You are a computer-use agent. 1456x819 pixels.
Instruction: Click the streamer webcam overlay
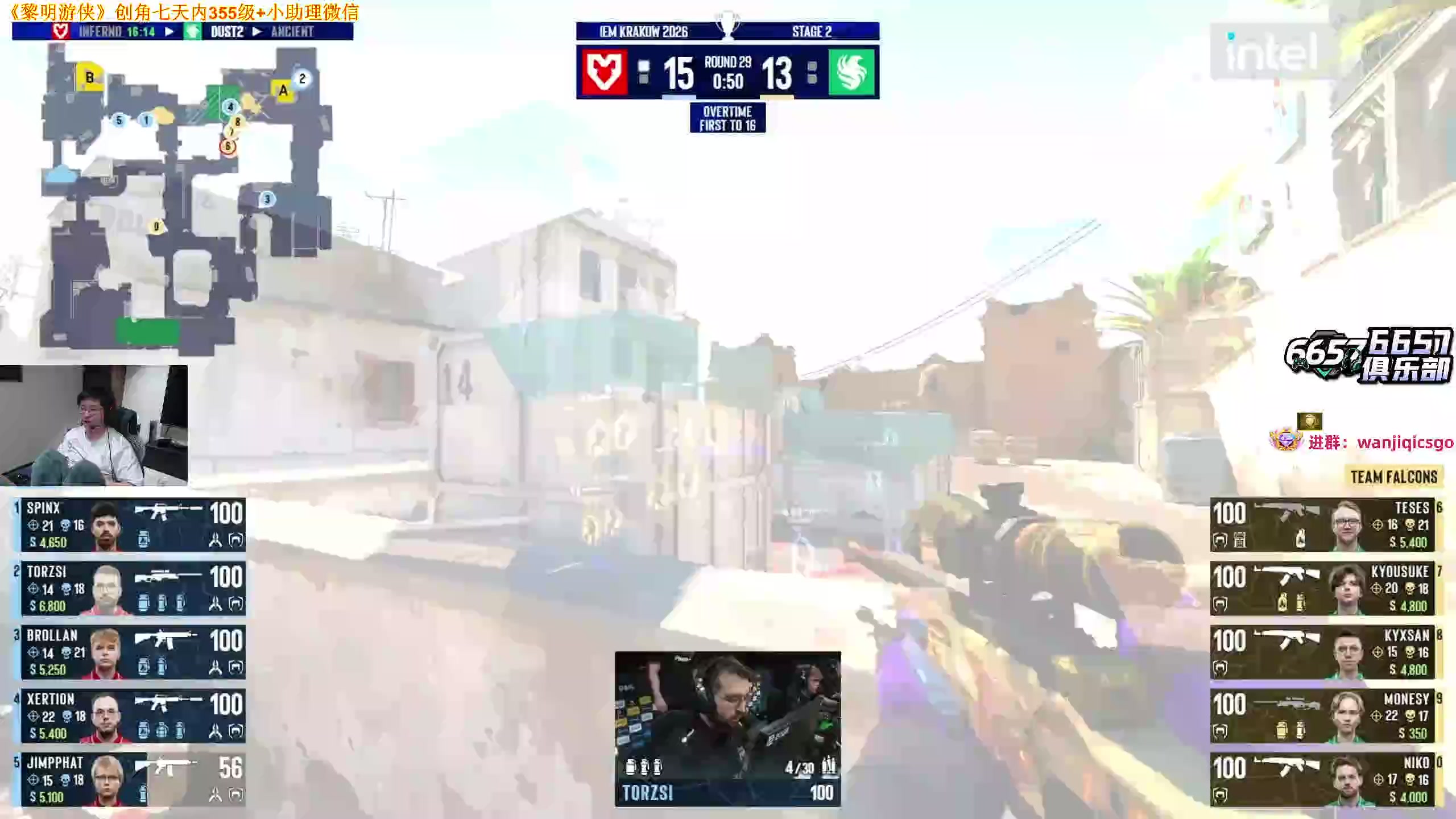pyautogui.click(x=94, y=425)
